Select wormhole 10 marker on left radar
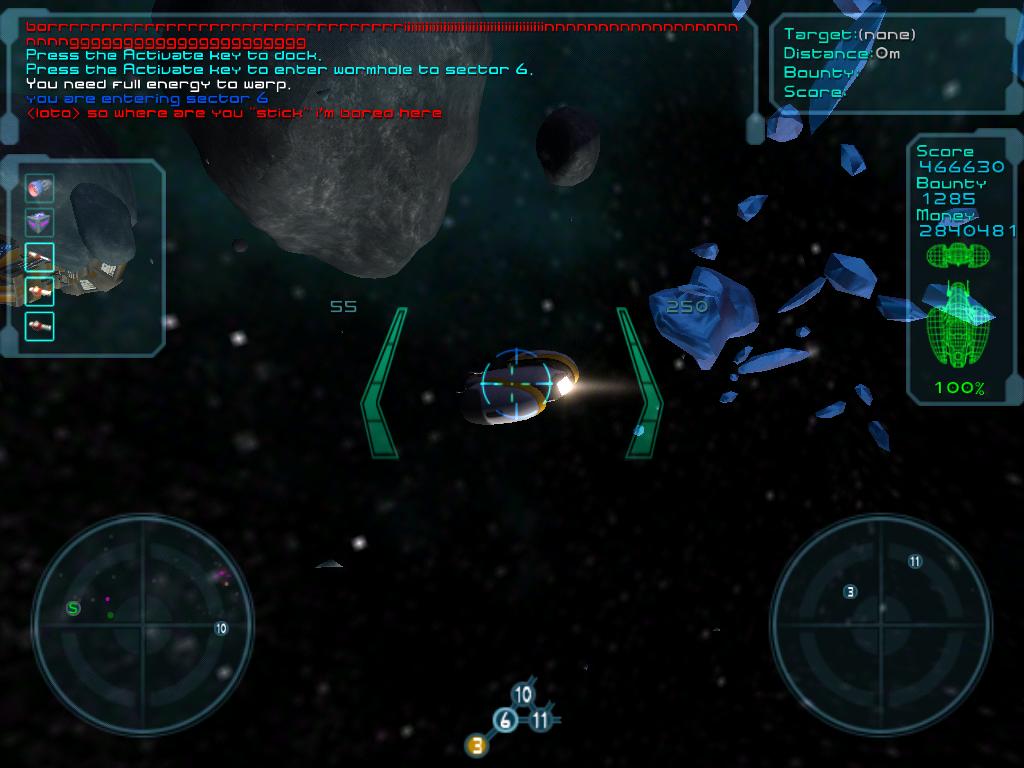This screenshot has height=768, width=1024. [221, 628]
